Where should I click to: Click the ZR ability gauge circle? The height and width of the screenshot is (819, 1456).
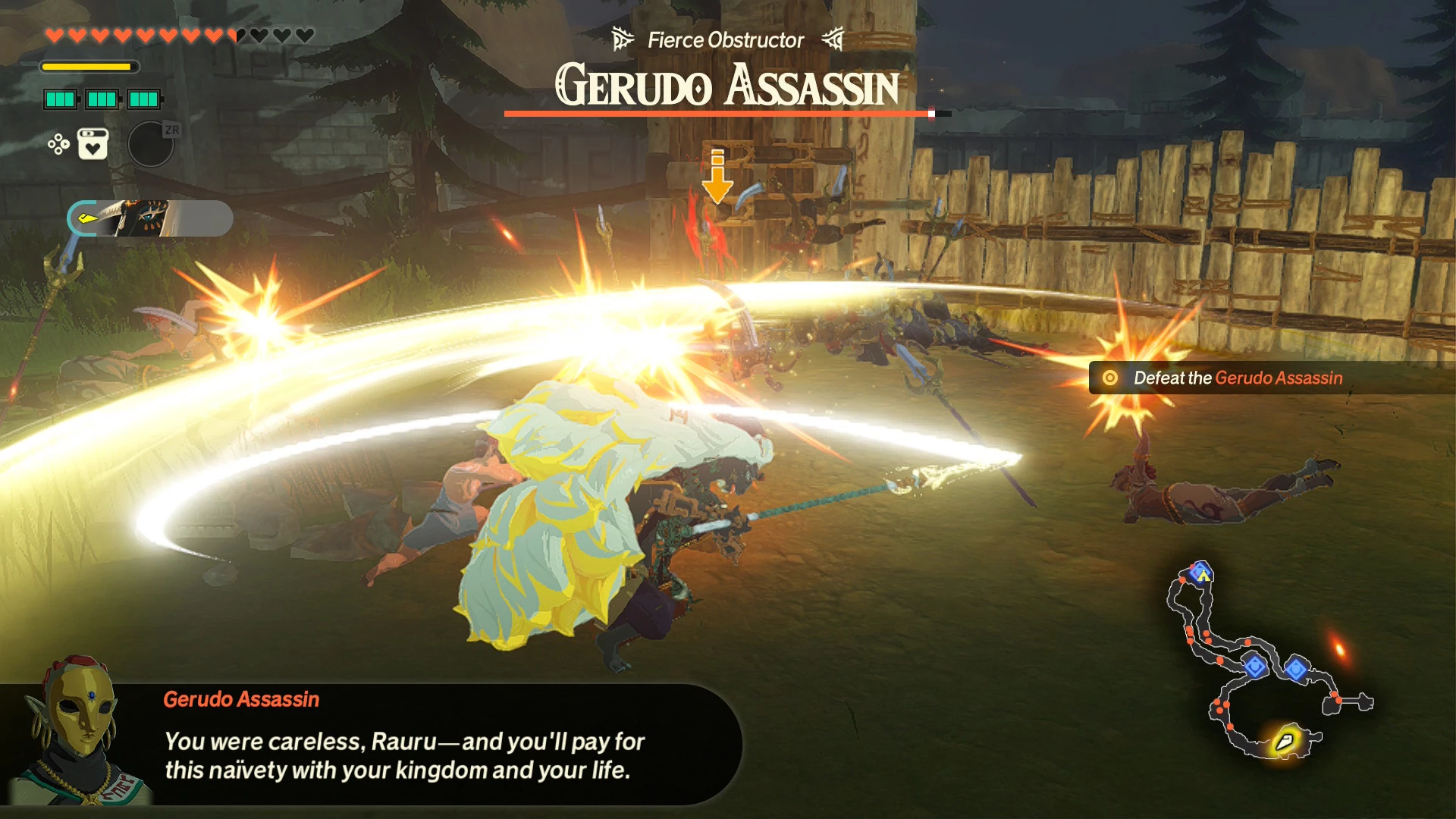pyautogui.click(x=152, y=143)
